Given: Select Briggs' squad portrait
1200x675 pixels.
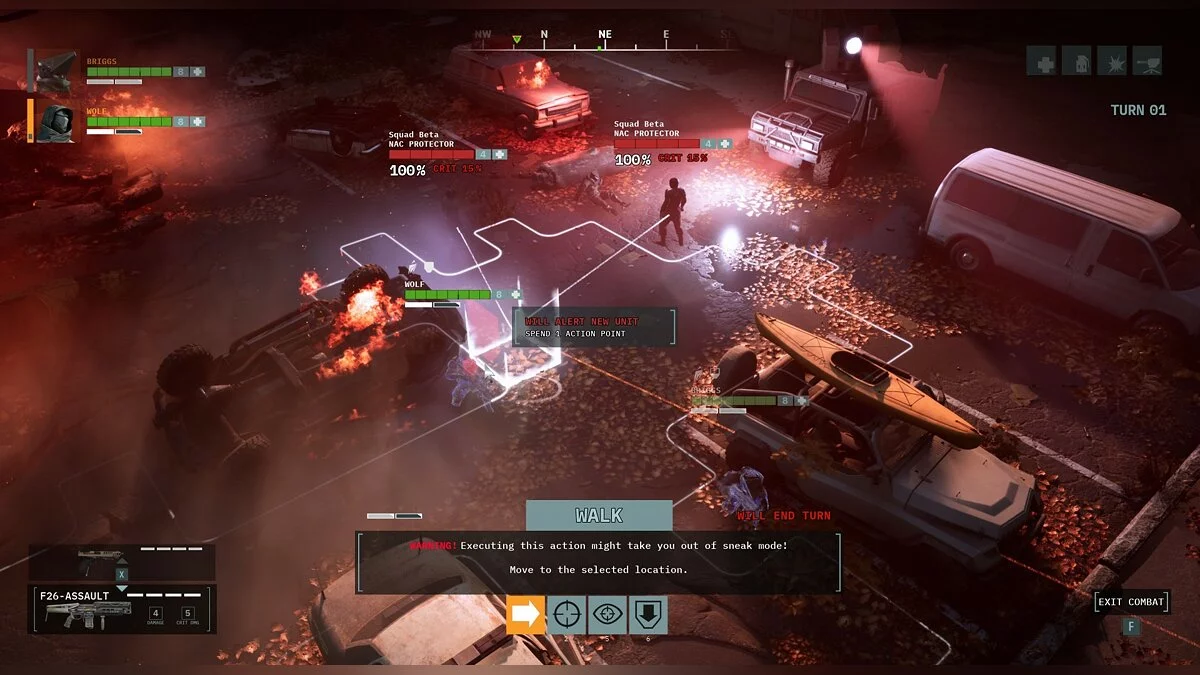Looking at the screenshot, I should coord(55,71).
